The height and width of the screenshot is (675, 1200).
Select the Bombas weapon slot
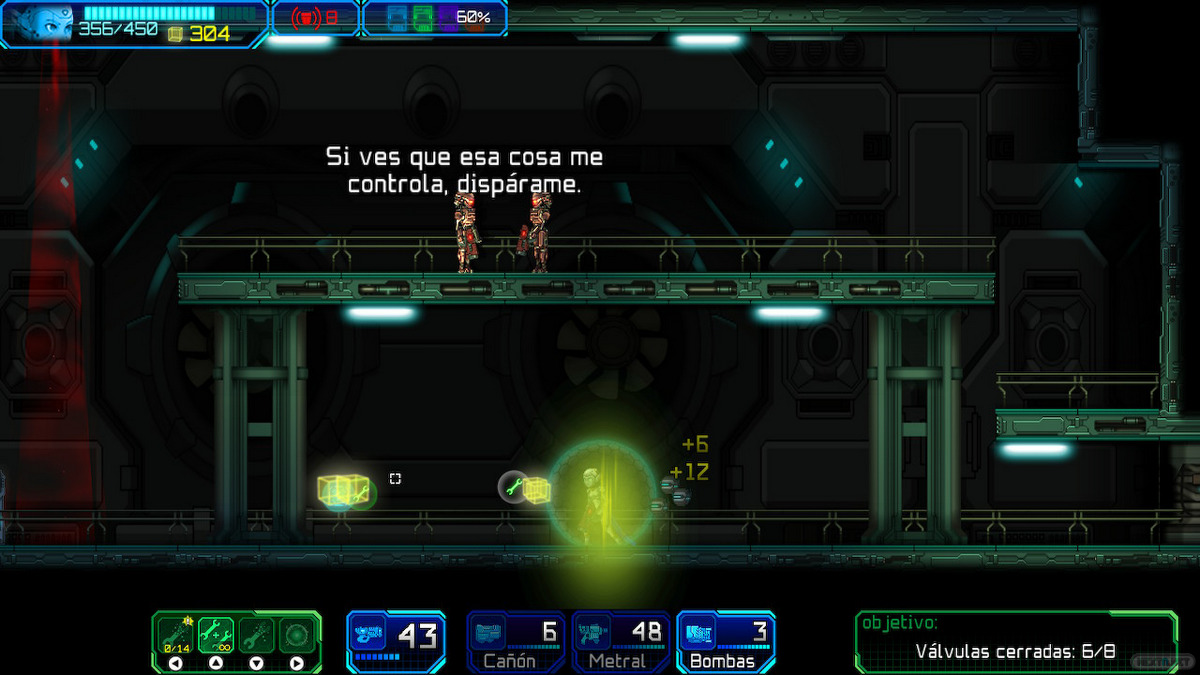[725, 641]
